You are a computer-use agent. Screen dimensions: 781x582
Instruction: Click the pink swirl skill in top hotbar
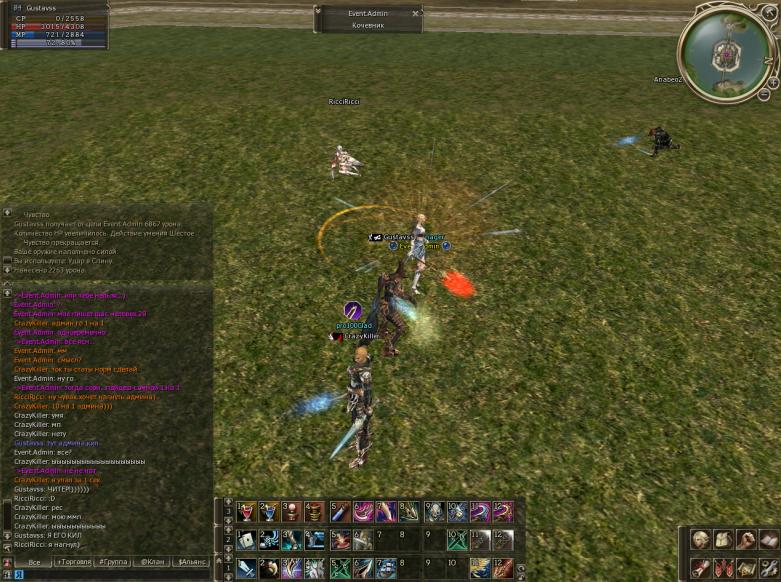[363, 512]
